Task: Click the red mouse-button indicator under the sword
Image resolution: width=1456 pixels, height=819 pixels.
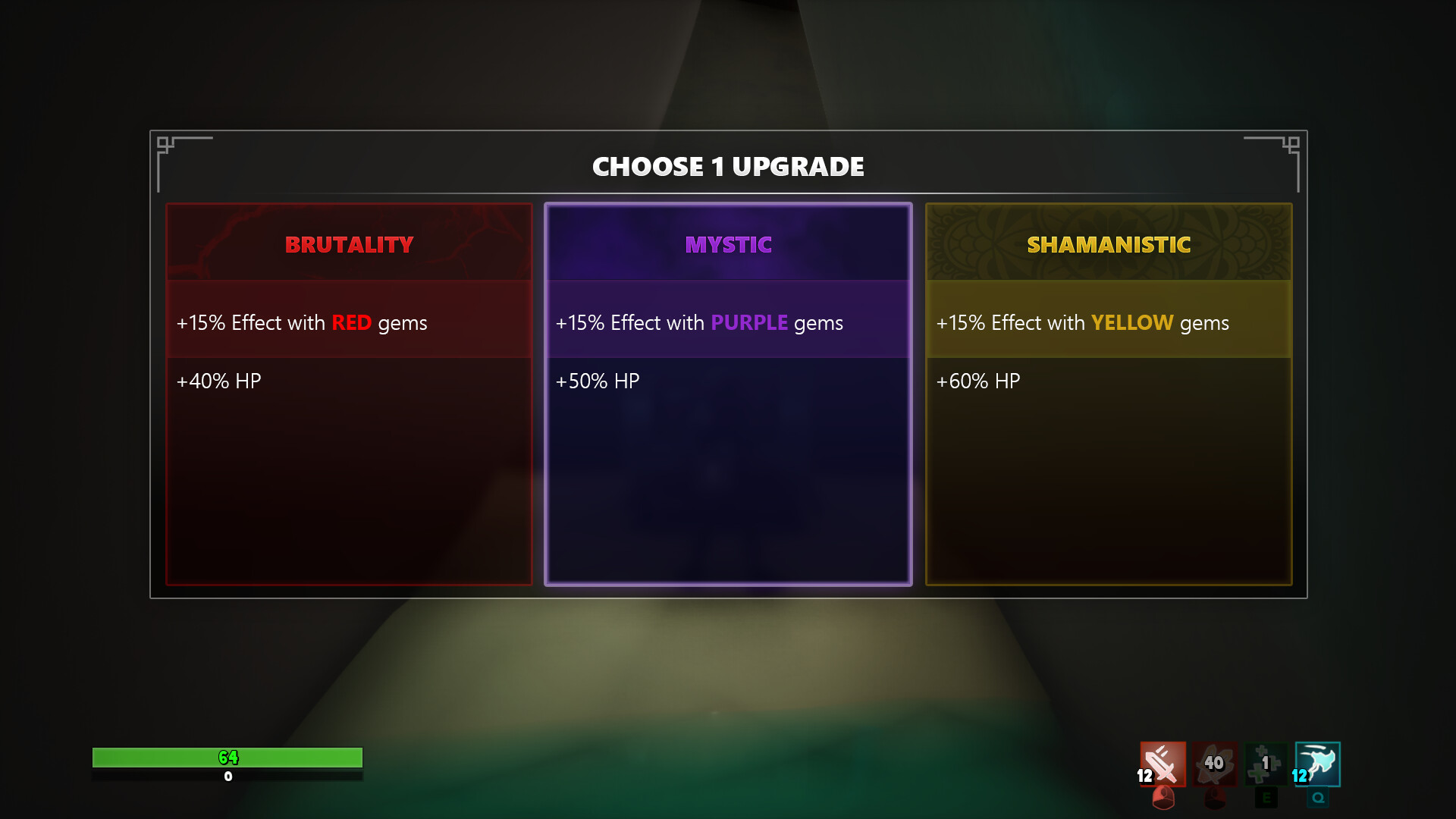Action: (1162, 799)
